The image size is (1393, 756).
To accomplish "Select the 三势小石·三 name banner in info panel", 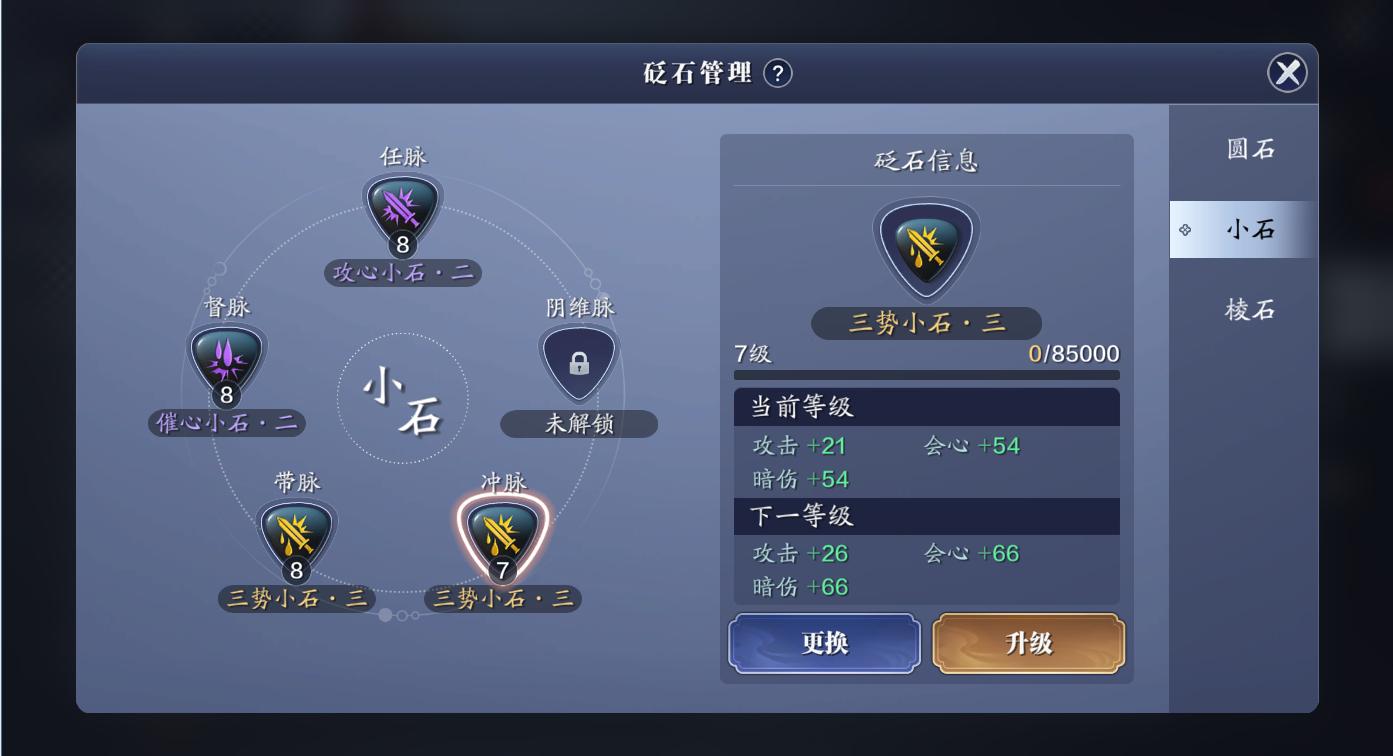I will (x=925, y=322).
